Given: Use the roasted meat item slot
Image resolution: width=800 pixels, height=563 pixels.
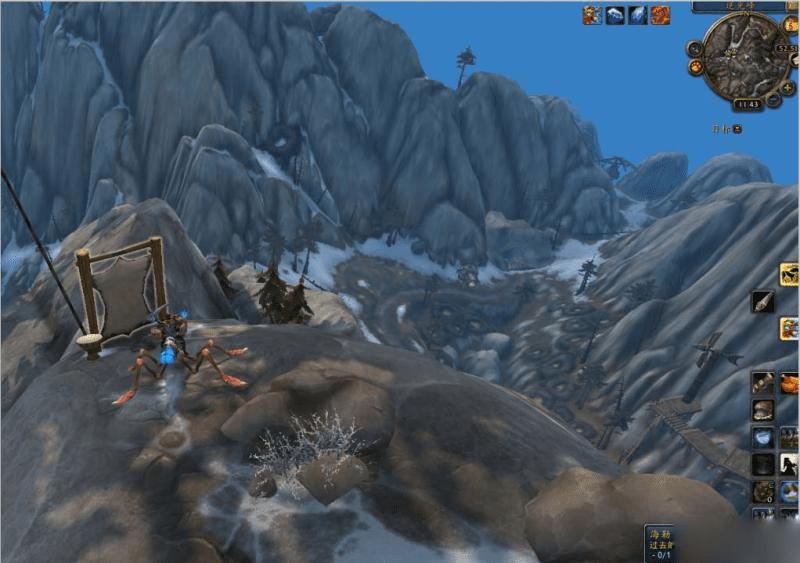Looking at the screenshot, I should coord(790,383).
